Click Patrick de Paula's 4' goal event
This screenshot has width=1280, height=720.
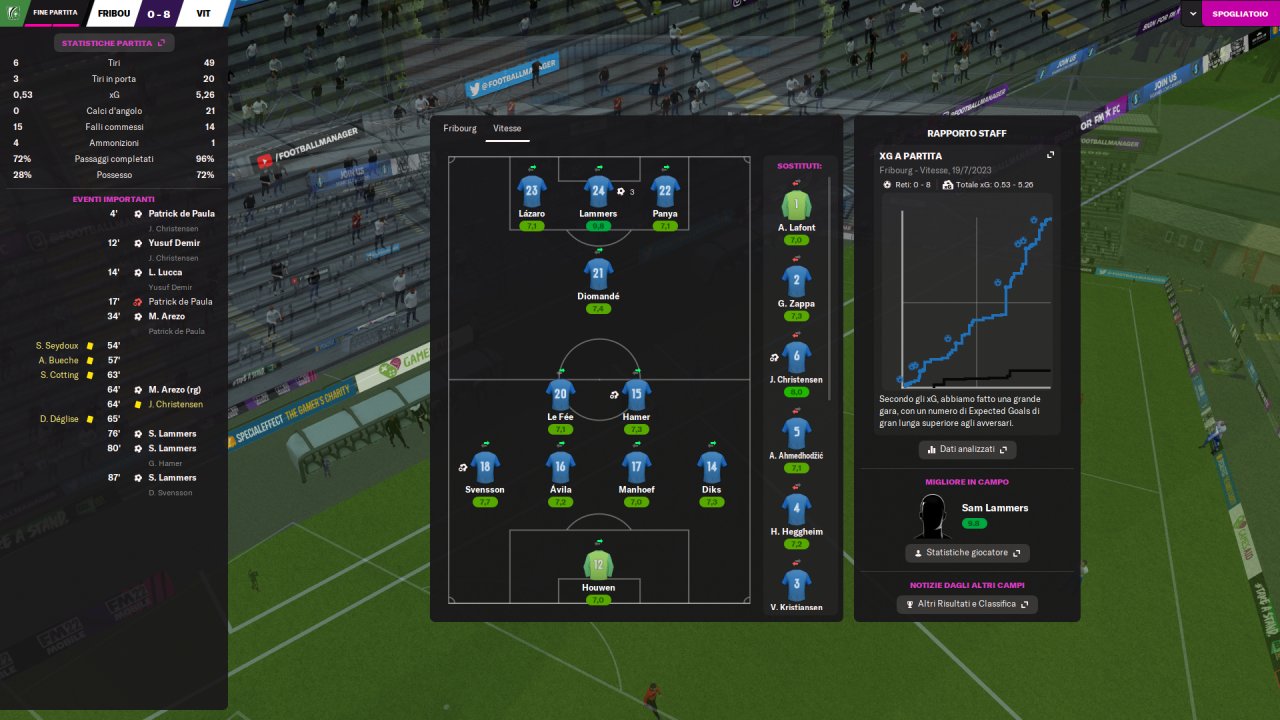coord(181,214)
